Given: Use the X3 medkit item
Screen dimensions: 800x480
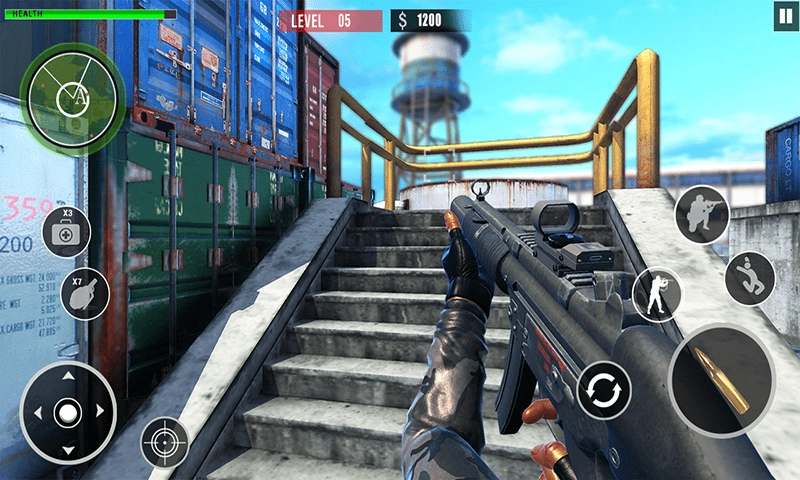Looking at the screenshot, I should (x=66, y=232).
